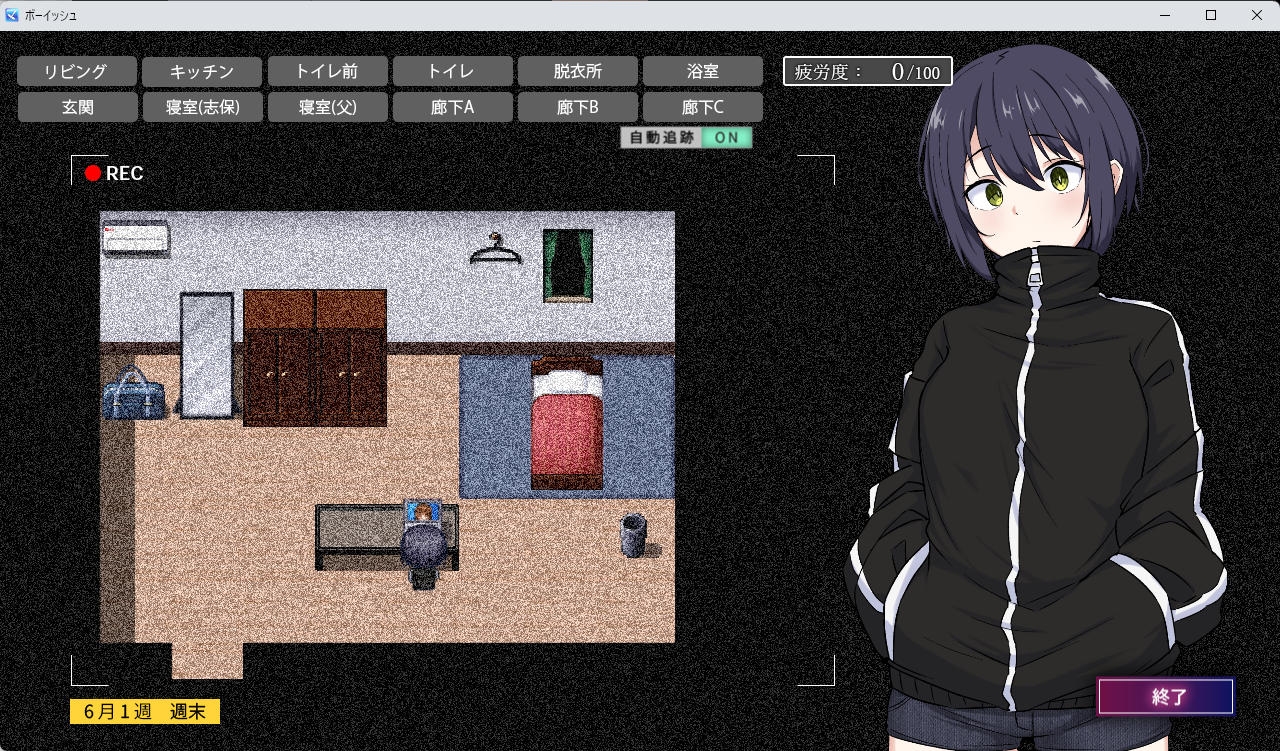The width and height of the screenshot is (1280, 751).
Task: View the 玄関 entrance camera
Action: pos(76,107)
